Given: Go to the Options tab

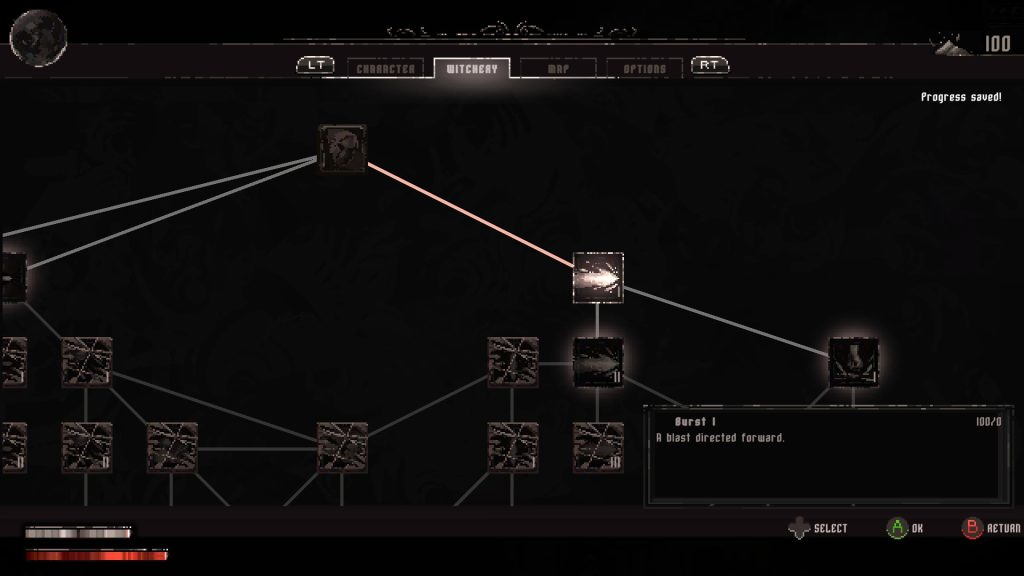Looking at the screenshot, I should [x=644, y=69].
